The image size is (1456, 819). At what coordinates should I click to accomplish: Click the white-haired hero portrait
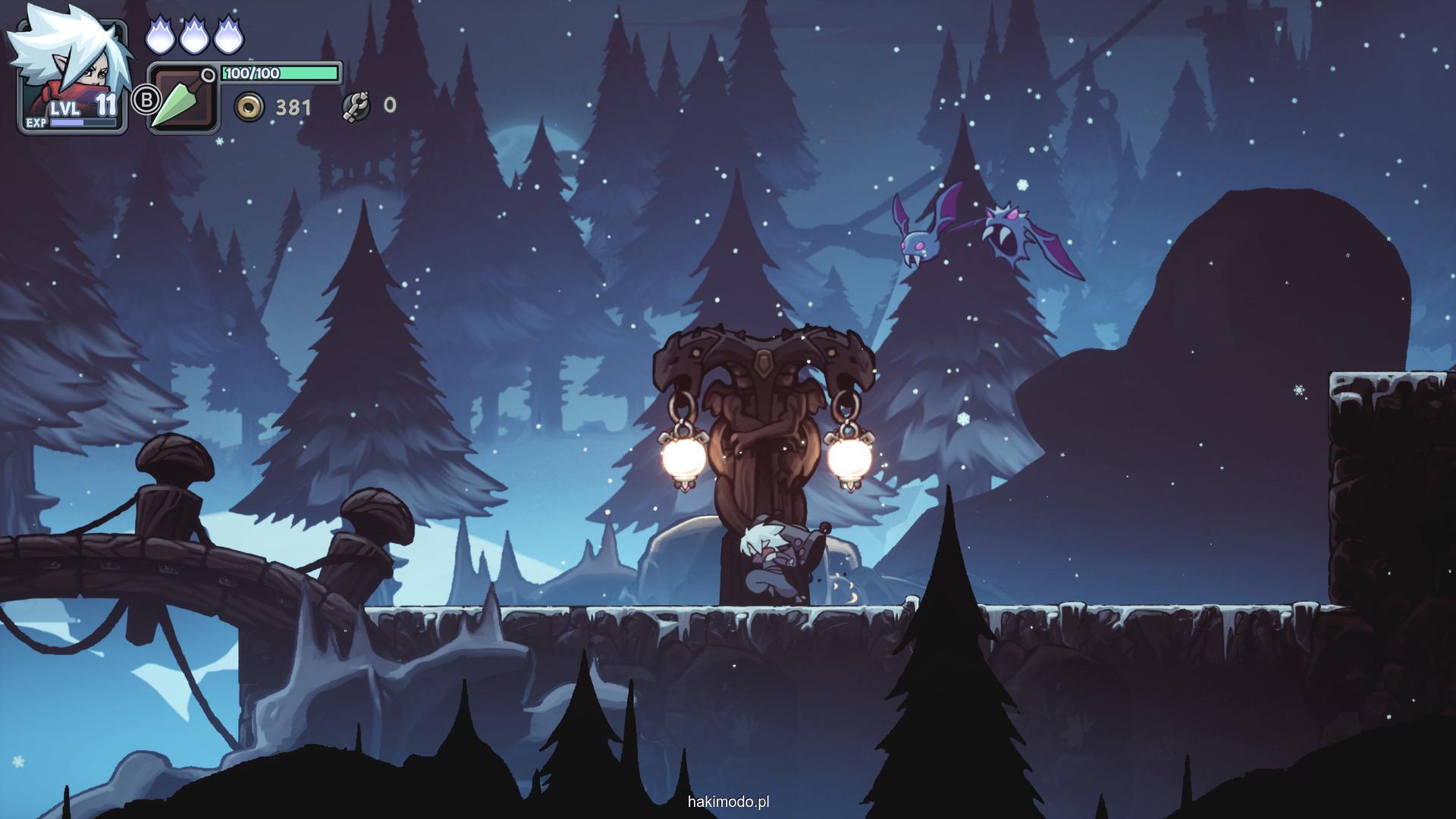72,72
